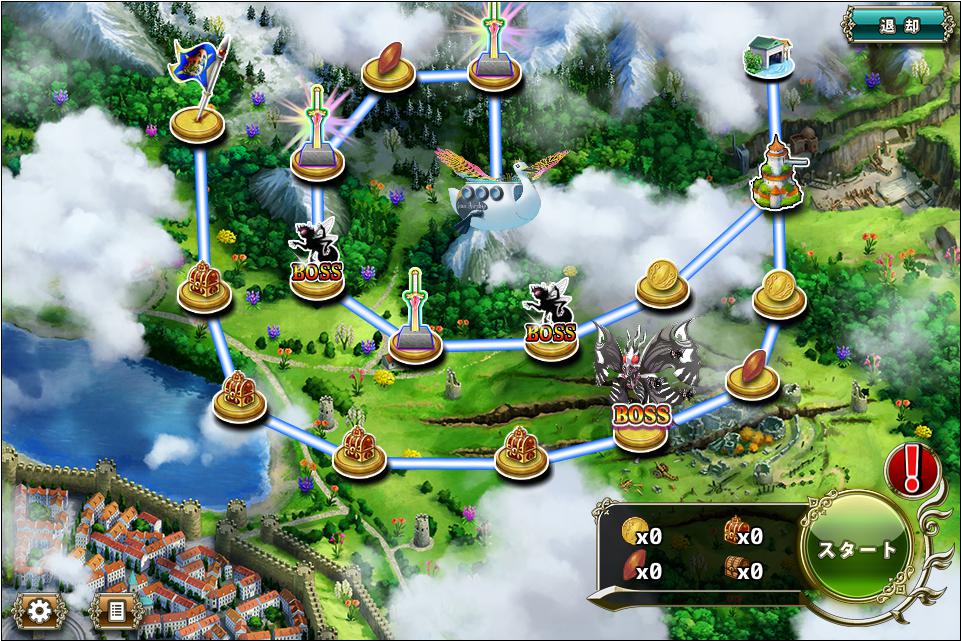Viewport: 961px width, 641px height.
Task: Show the document list log icon
Action: 116,610
